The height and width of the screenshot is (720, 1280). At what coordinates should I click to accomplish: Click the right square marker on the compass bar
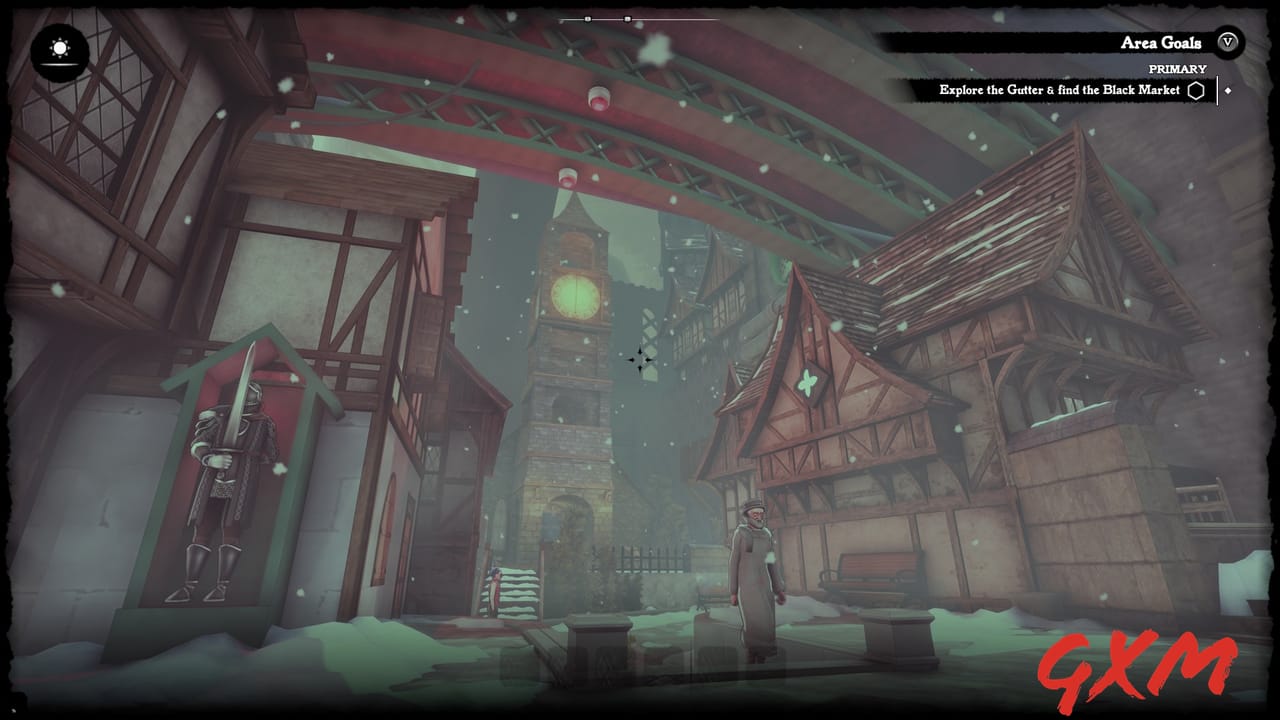[628, 17]
